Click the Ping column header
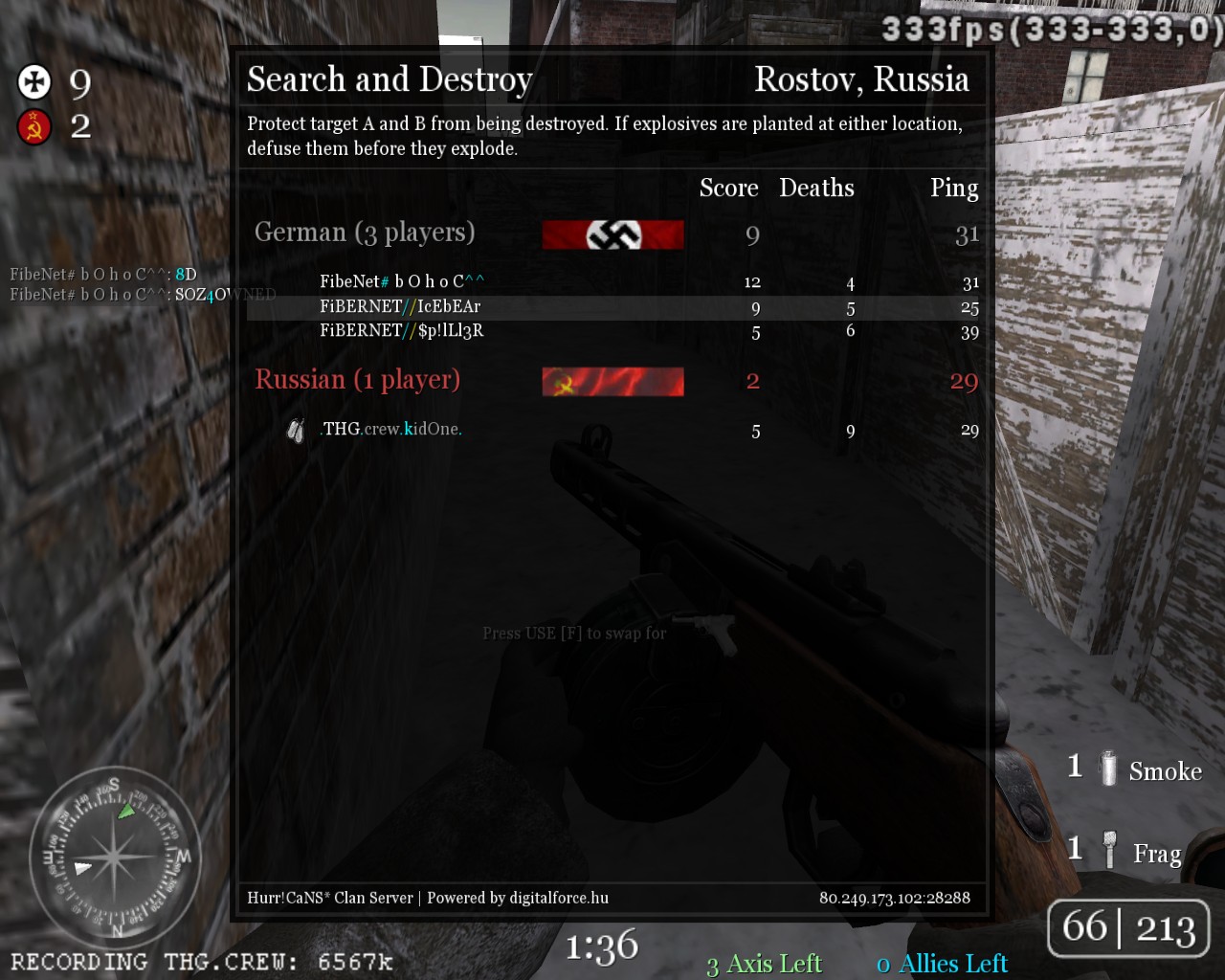 tap(954, 189)
